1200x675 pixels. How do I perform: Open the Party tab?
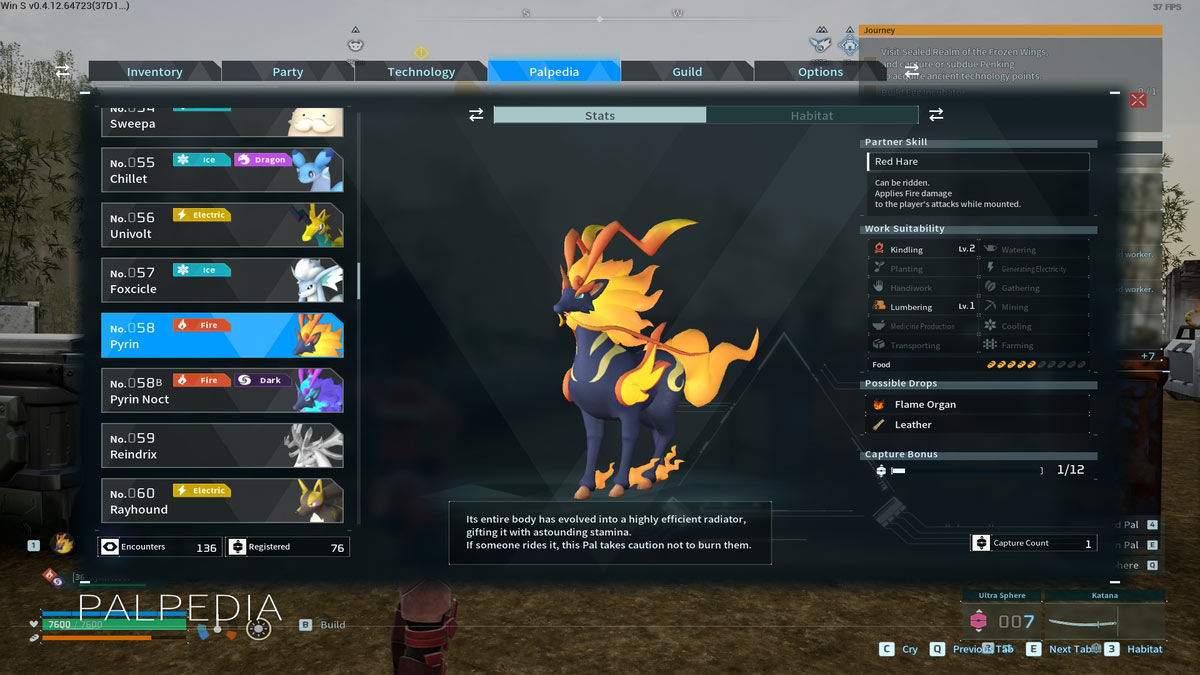(288, 72)
